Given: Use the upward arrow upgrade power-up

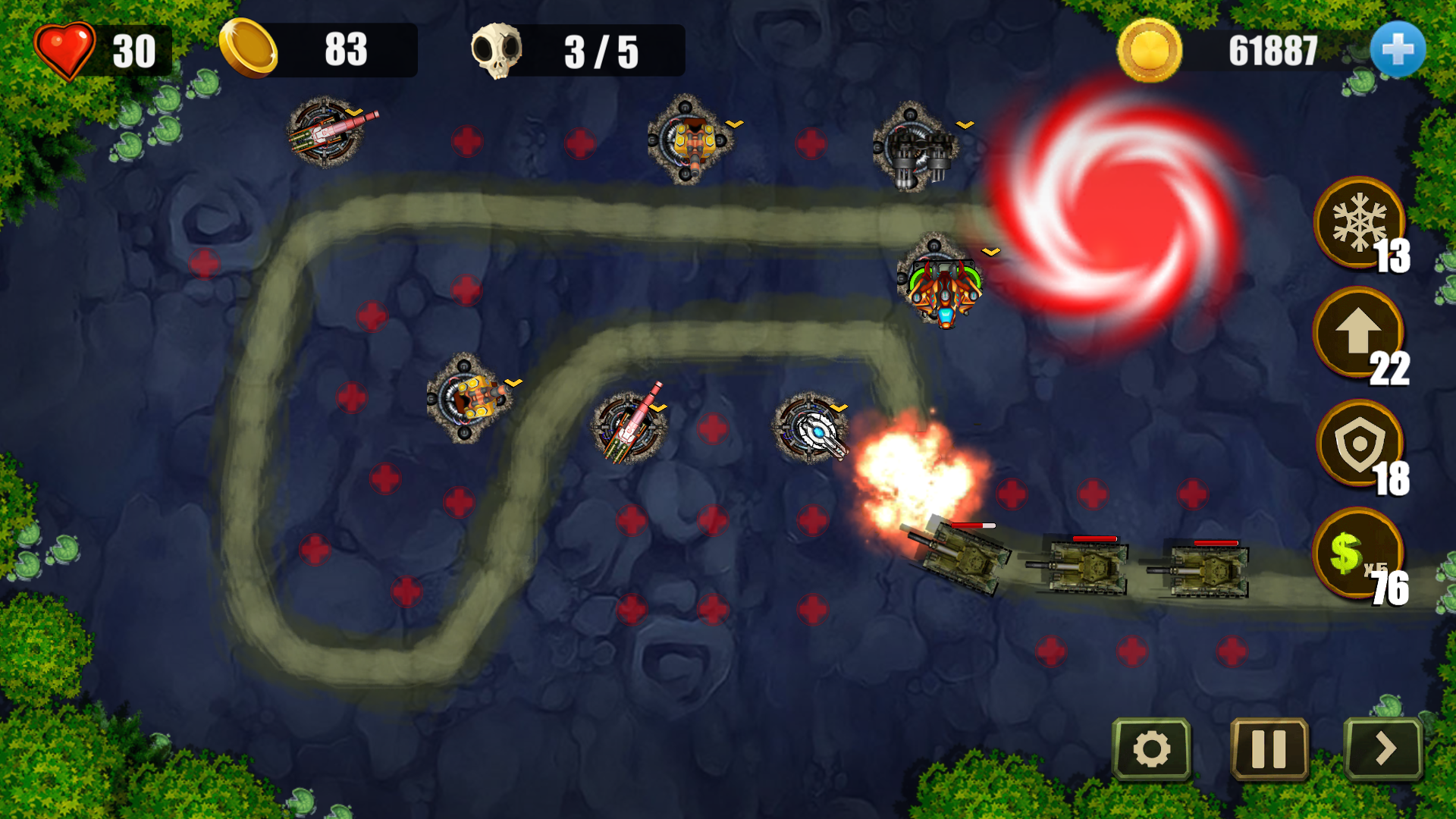Looking at the screenshot, I should coord(1357,332).
